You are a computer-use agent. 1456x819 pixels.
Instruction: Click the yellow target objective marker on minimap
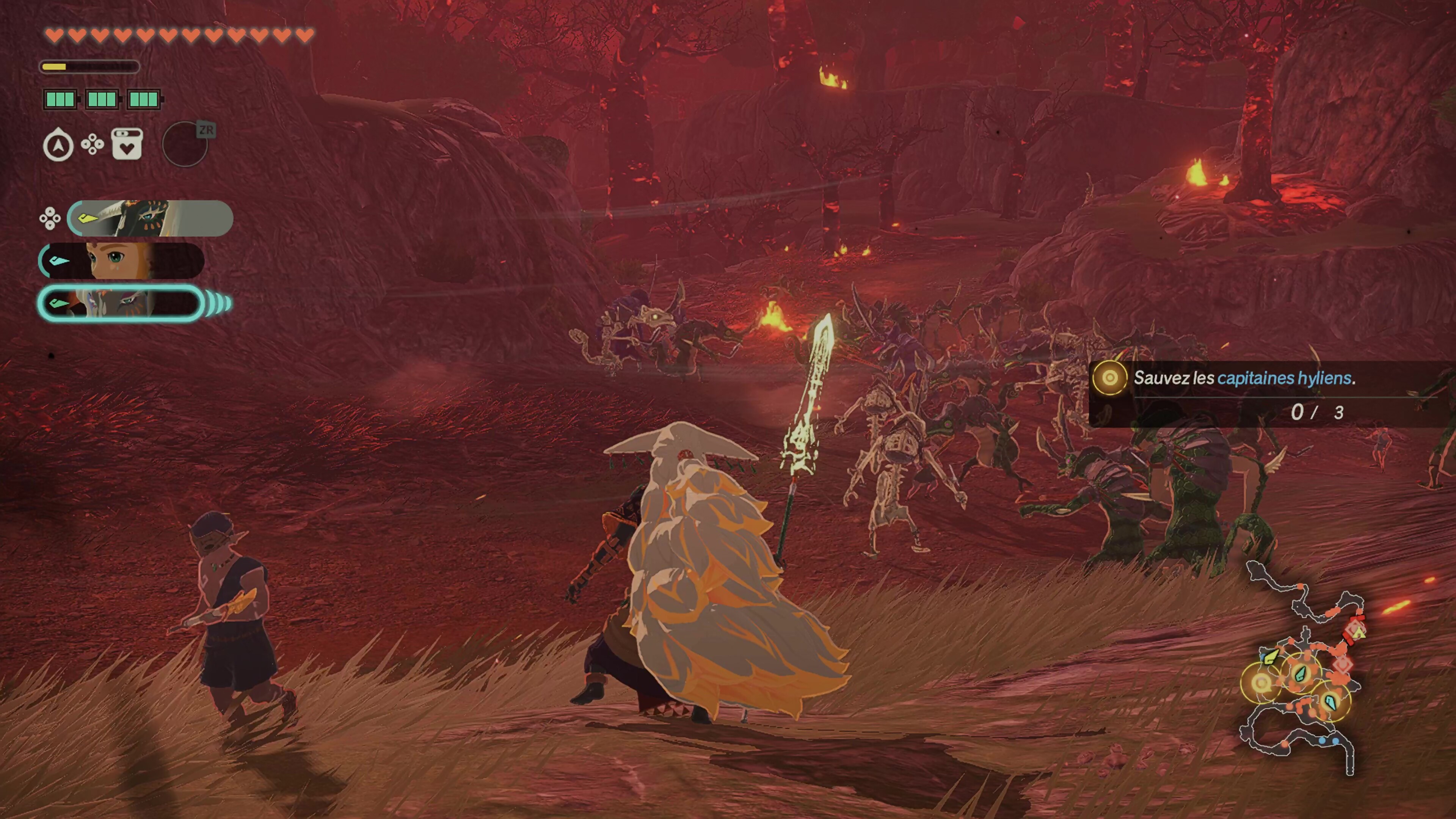(1261, 683)
